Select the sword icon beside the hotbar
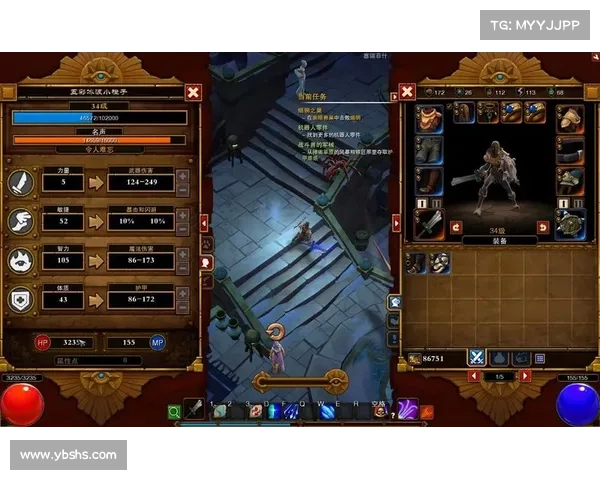The image size is (600, 480). (194, 409)
